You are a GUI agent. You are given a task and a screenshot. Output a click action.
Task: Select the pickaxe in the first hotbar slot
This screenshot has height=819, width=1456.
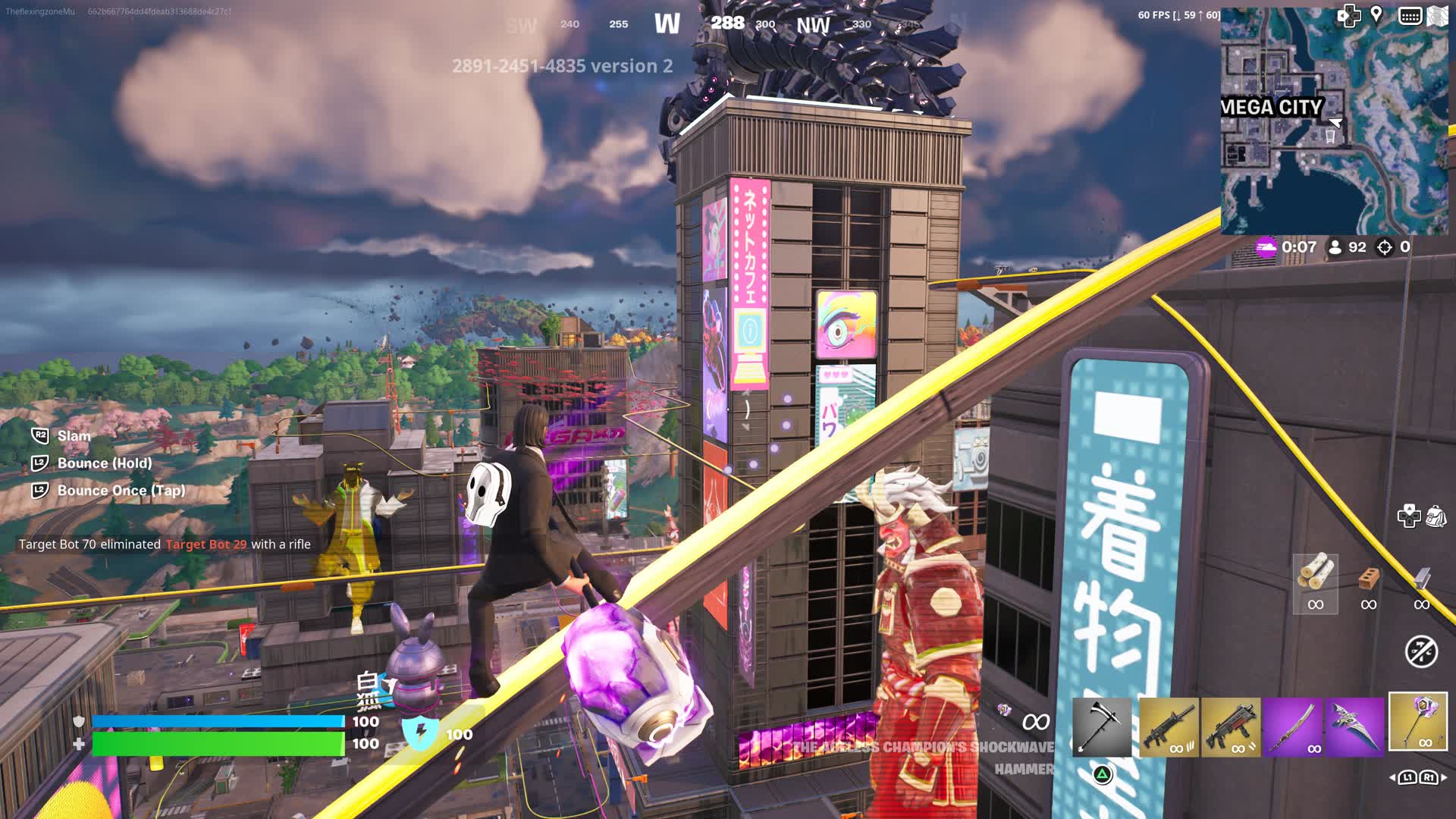(x=1102, y=728)
